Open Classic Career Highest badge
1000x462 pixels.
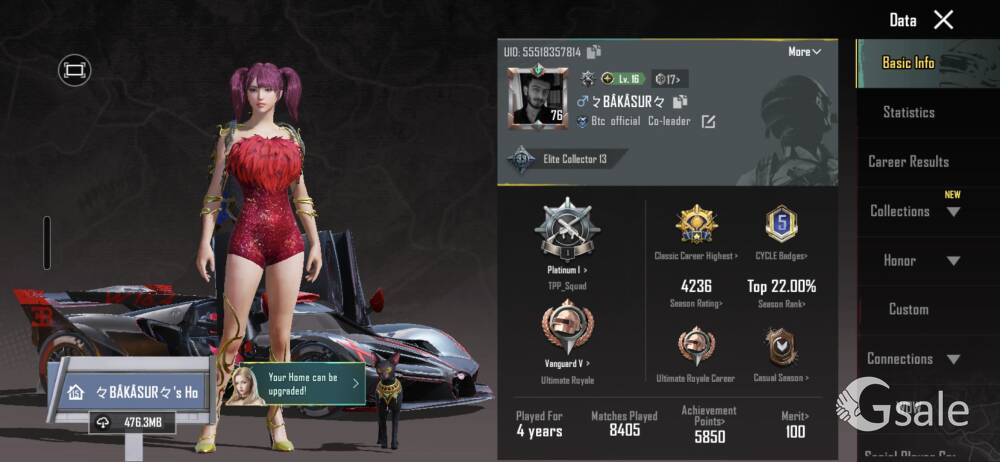pos(696,227)
